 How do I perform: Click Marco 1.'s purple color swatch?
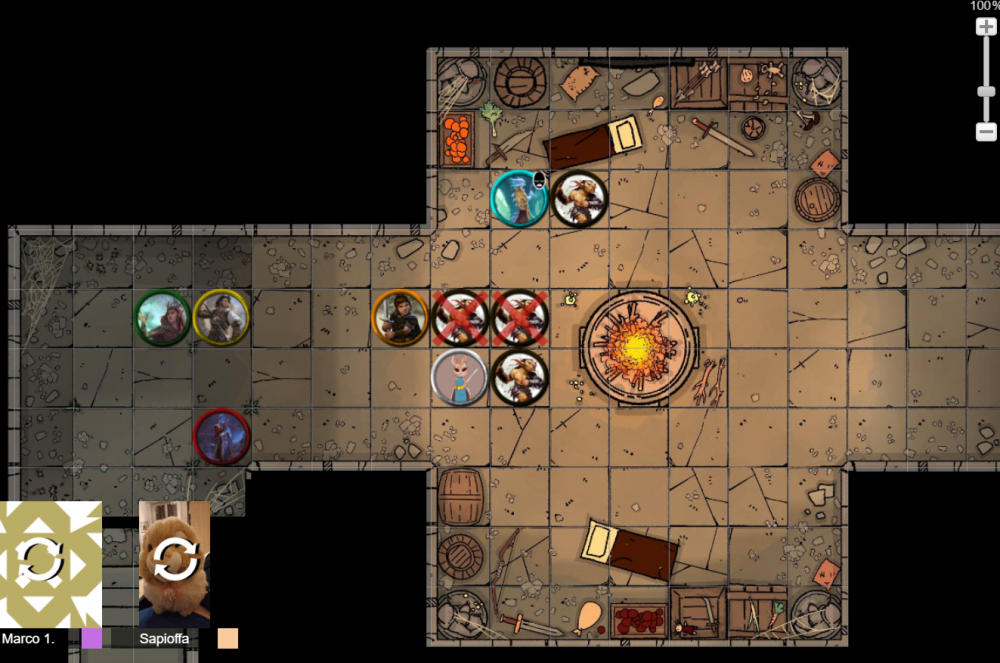click(92, 638)
